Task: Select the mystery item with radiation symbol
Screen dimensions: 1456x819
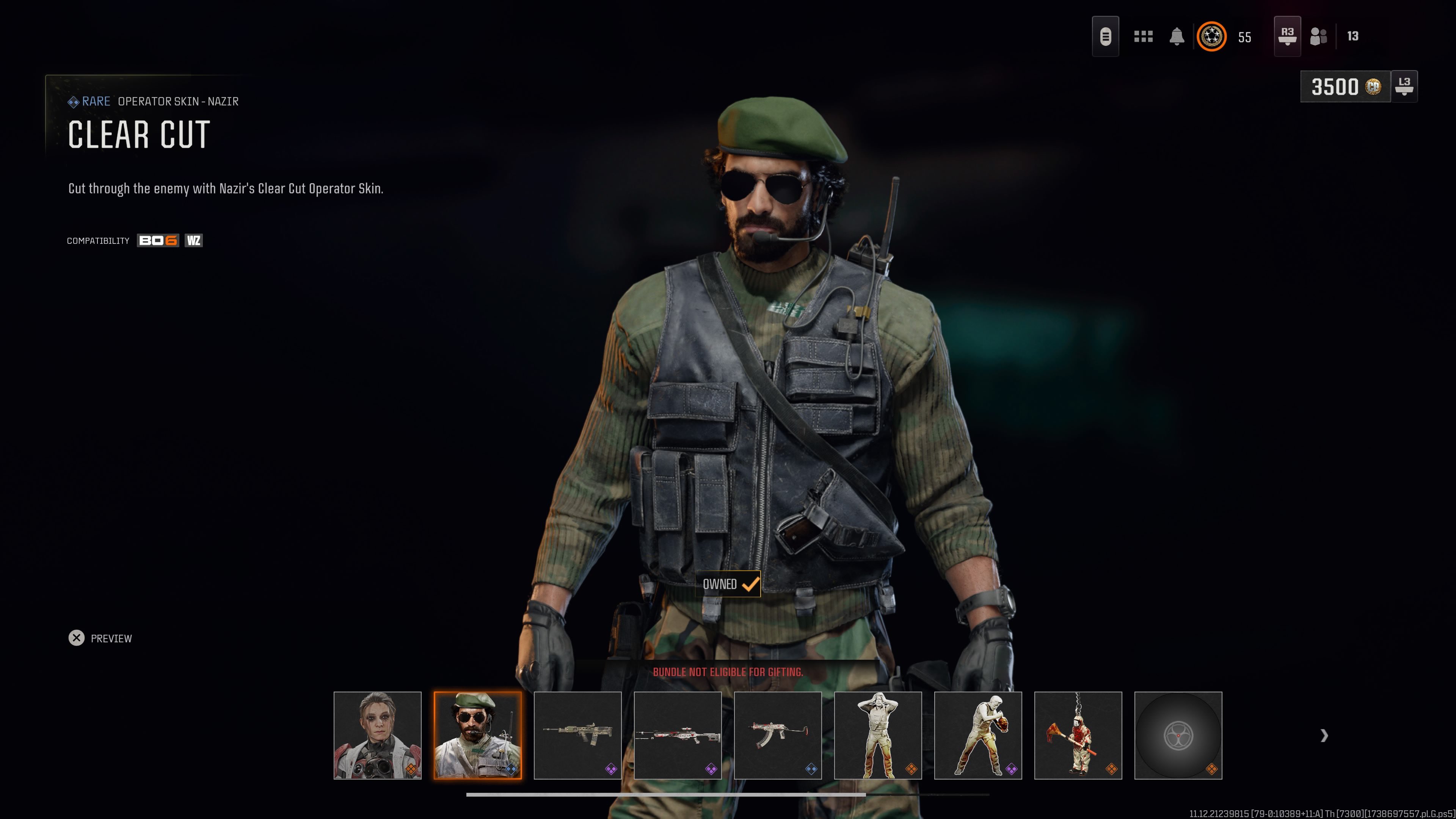Action: (x=1179, y=736)
